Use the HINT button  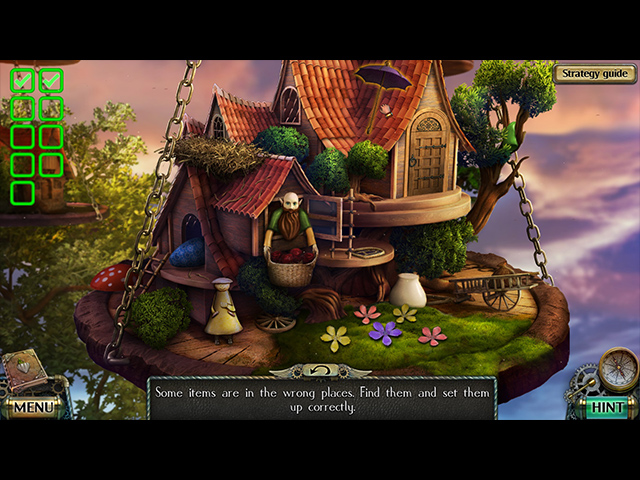[606, 407]
